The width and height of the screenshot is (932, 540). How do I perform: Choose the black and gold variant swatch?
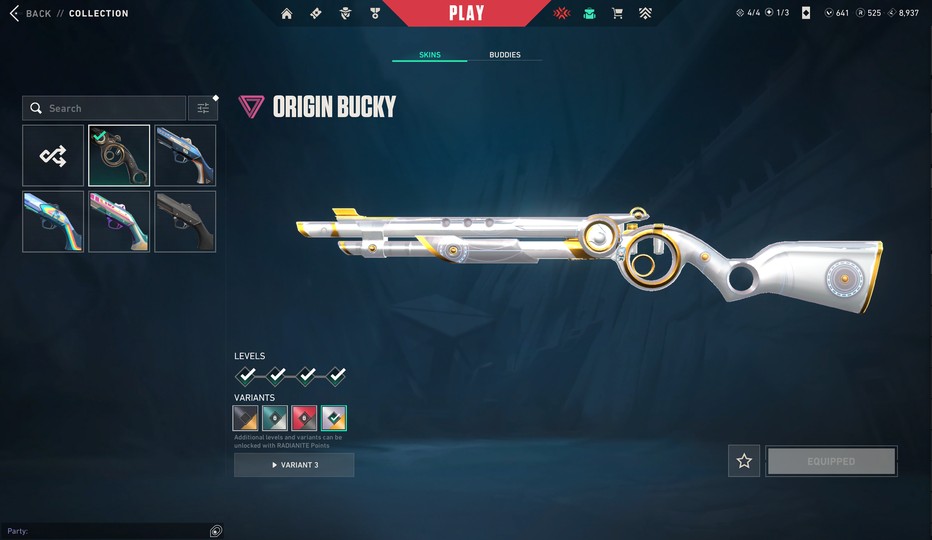[x=246, y=418]
